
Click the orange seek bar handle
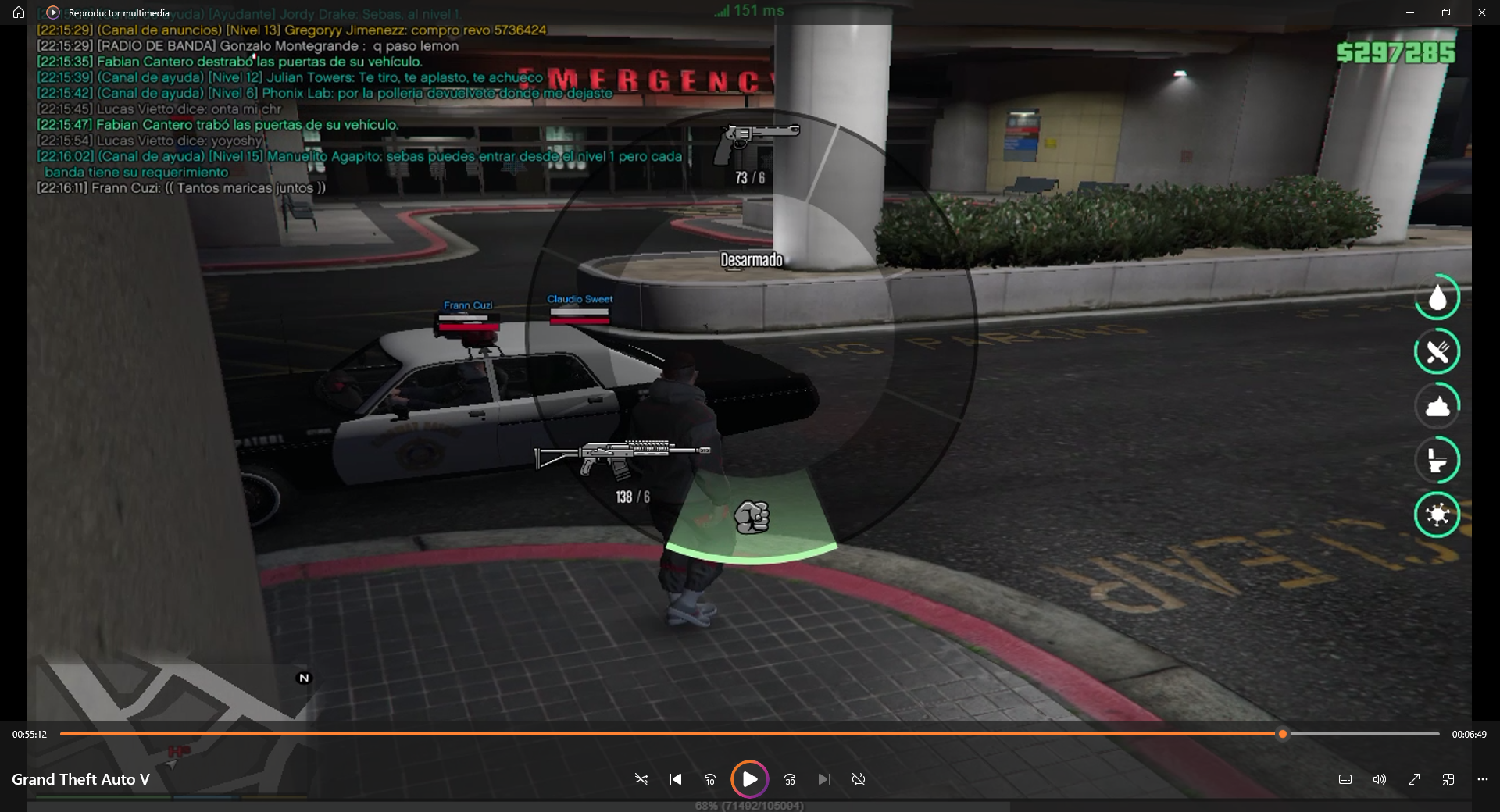coord(1282,734)
